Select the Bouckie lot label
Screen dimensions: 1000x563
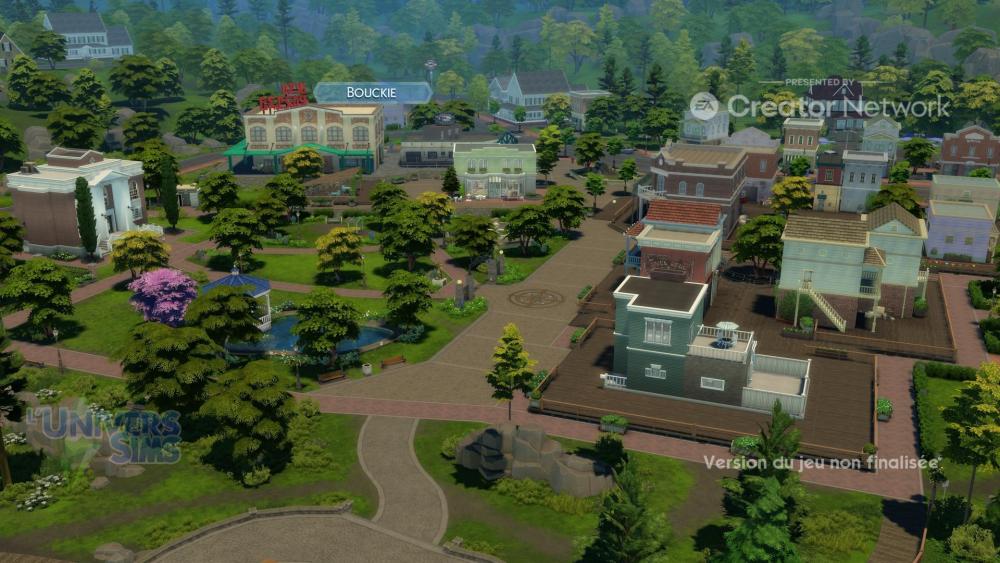coord(372,93)
